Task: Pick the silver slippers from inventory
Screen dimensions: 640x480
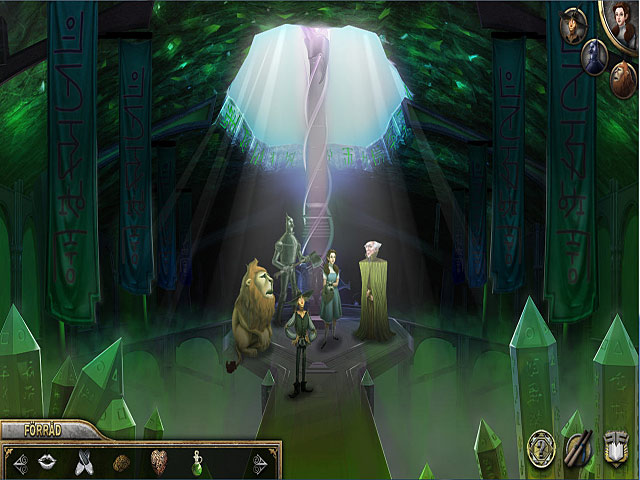Action: tap(85, 462)
